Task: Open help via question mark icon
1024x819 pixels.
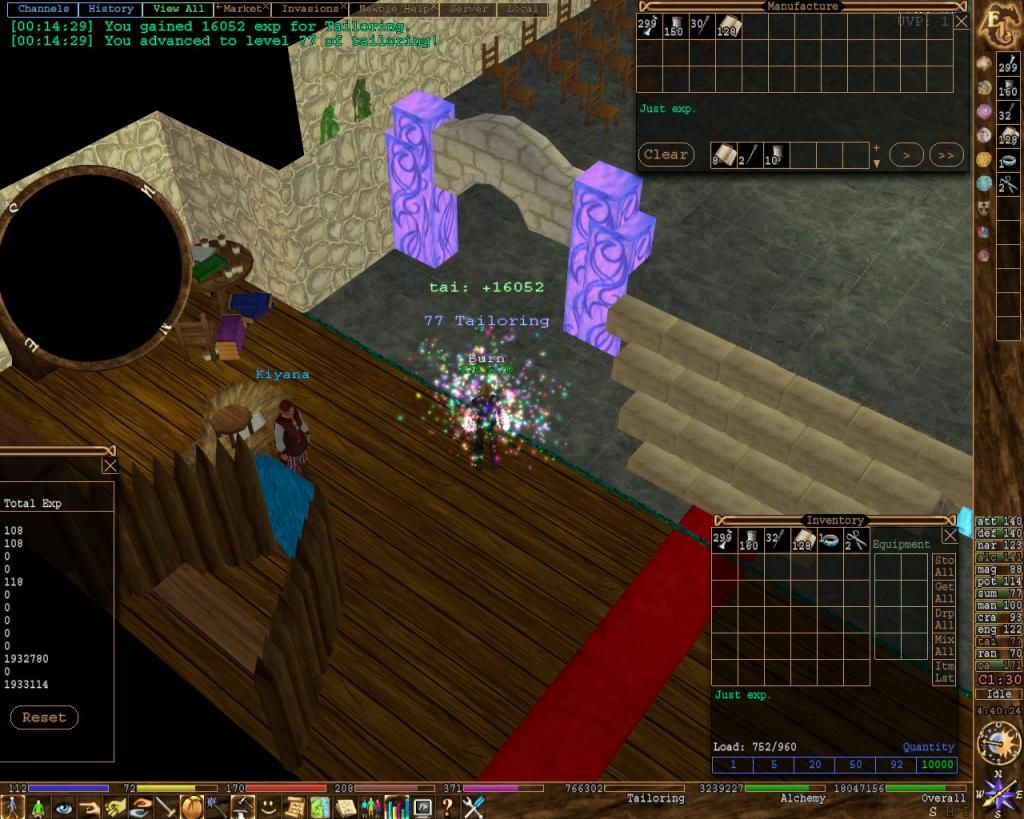Action: point(448,806)
